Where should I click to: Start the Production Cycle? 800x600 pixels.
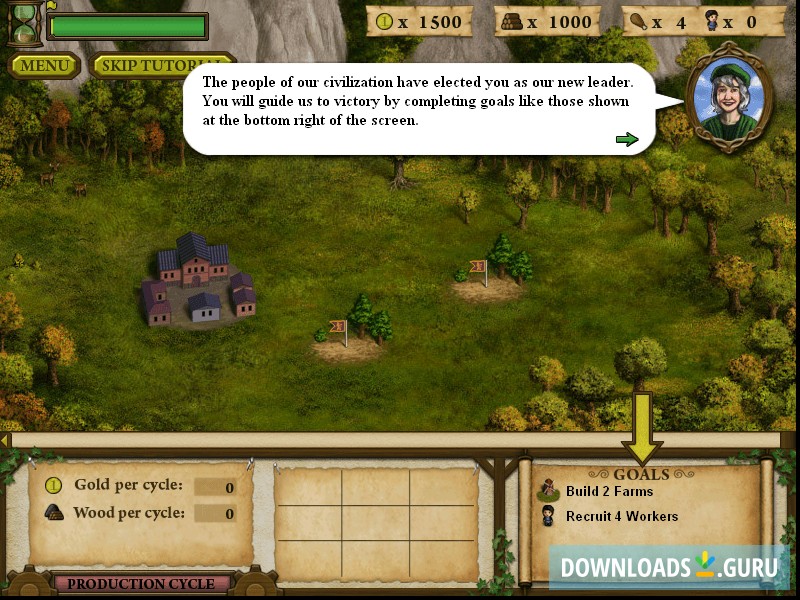[x=141, y=583]
